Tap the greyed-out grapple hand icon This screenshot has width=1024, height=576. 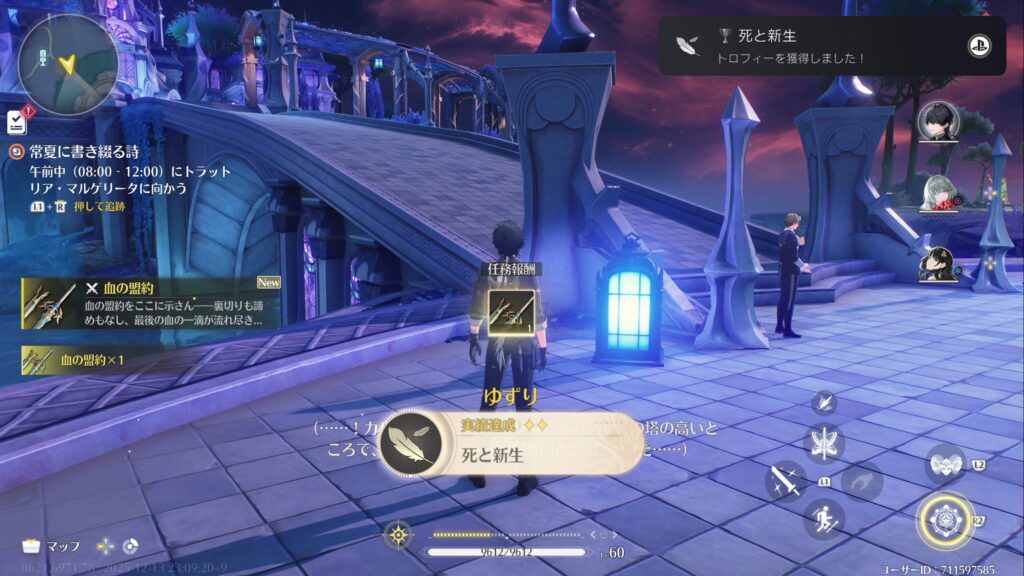click(861, 481)
